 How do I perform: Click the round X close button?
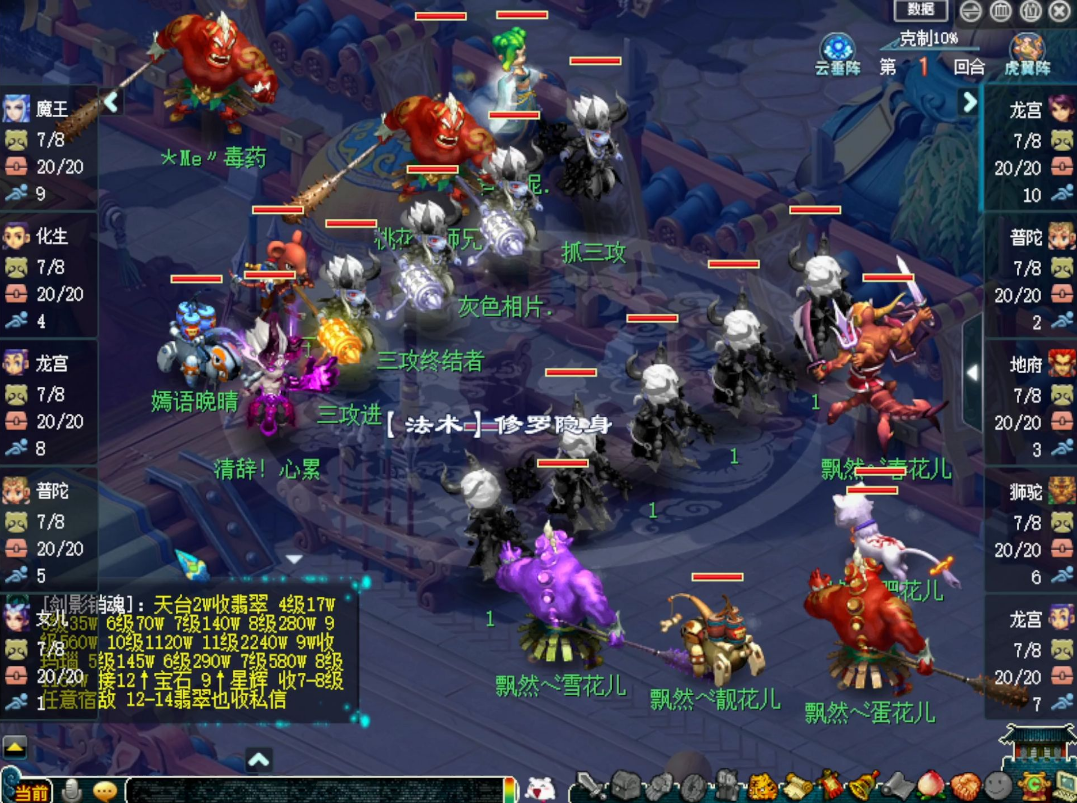click(1059, 11)
